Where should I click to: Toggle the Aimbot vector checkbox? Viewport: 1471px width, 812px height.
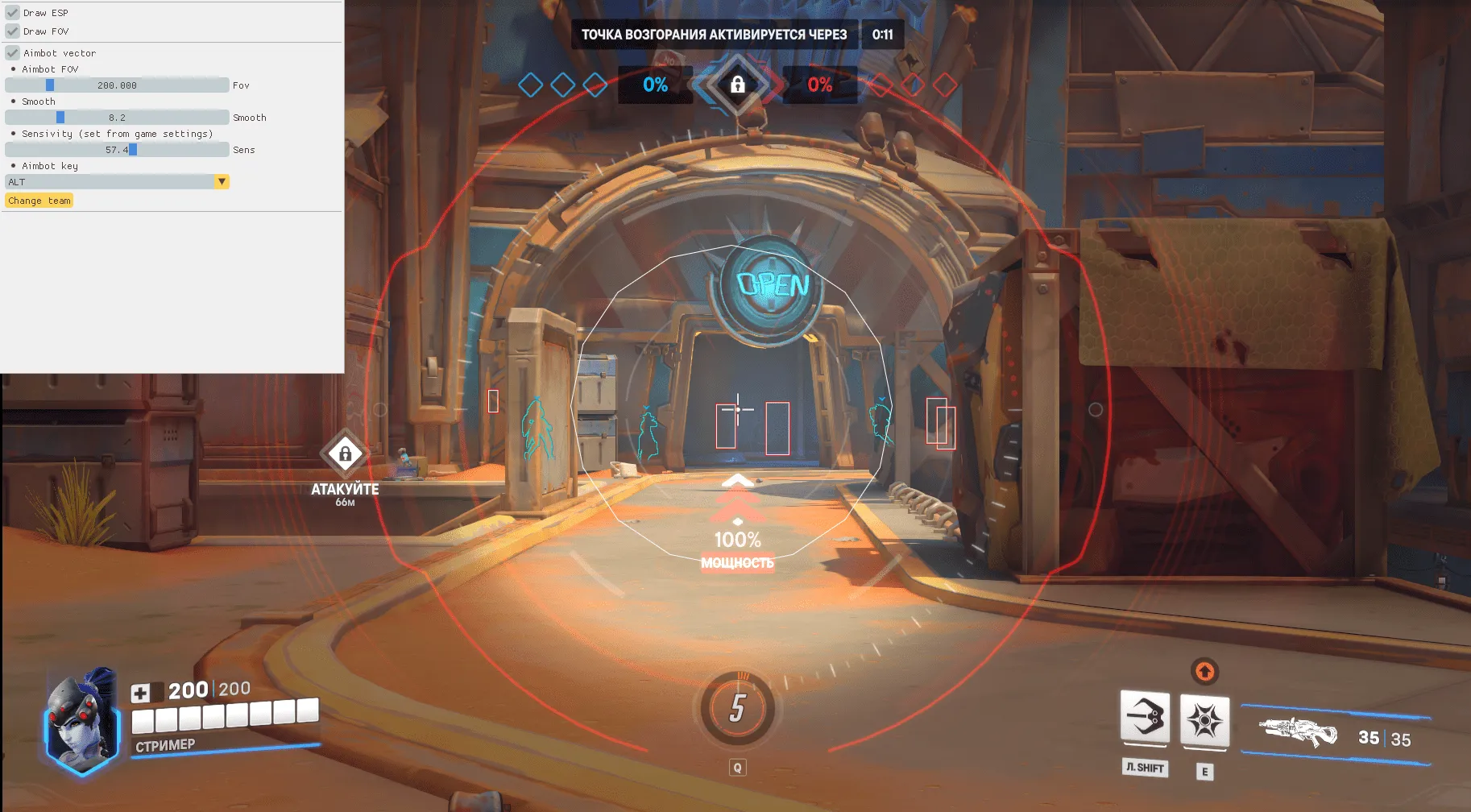pos(11,52)
